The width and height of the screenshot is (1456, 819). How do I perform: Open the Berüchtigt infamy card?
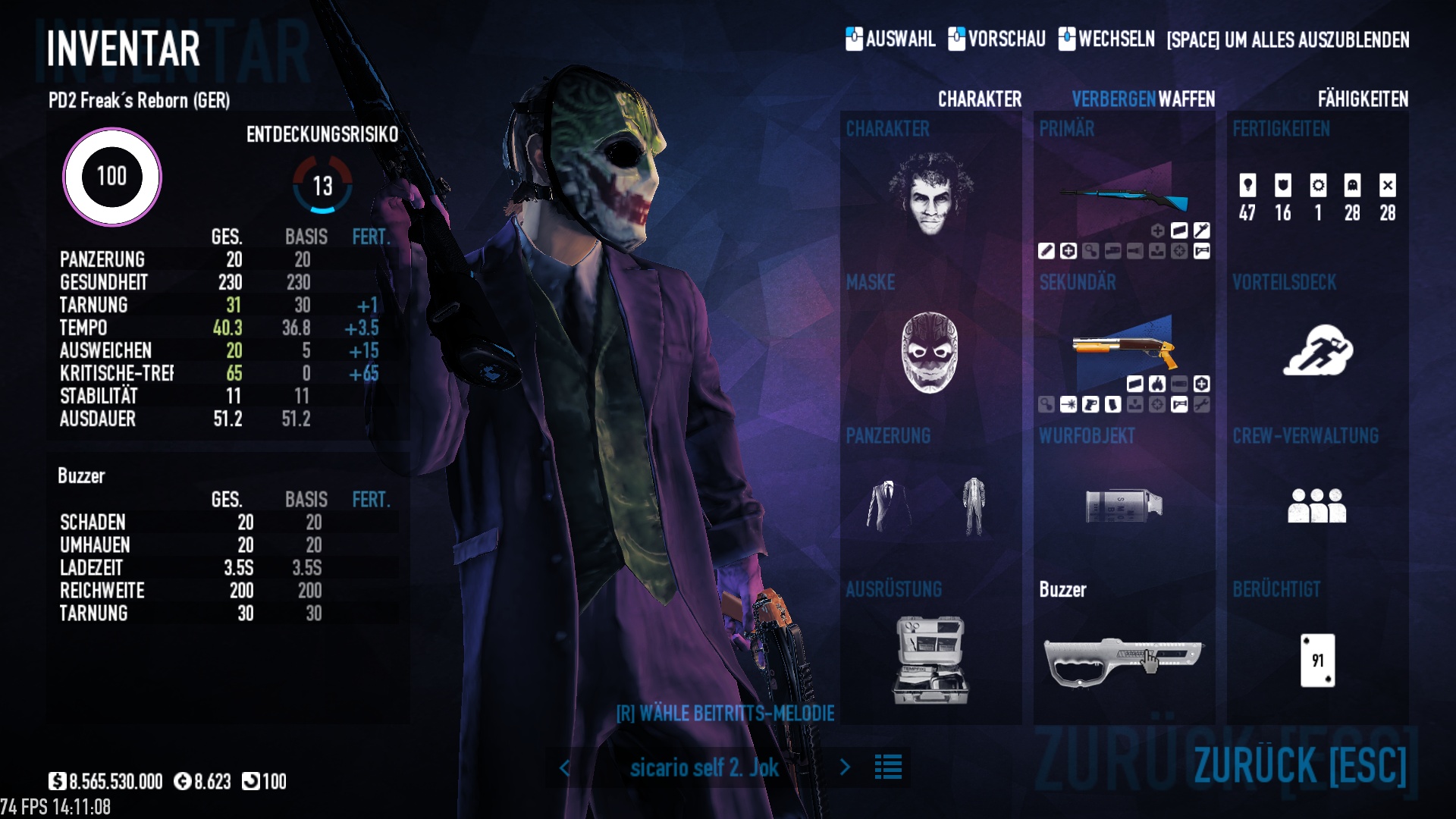pyautogui.click(x=1317, y=661)
